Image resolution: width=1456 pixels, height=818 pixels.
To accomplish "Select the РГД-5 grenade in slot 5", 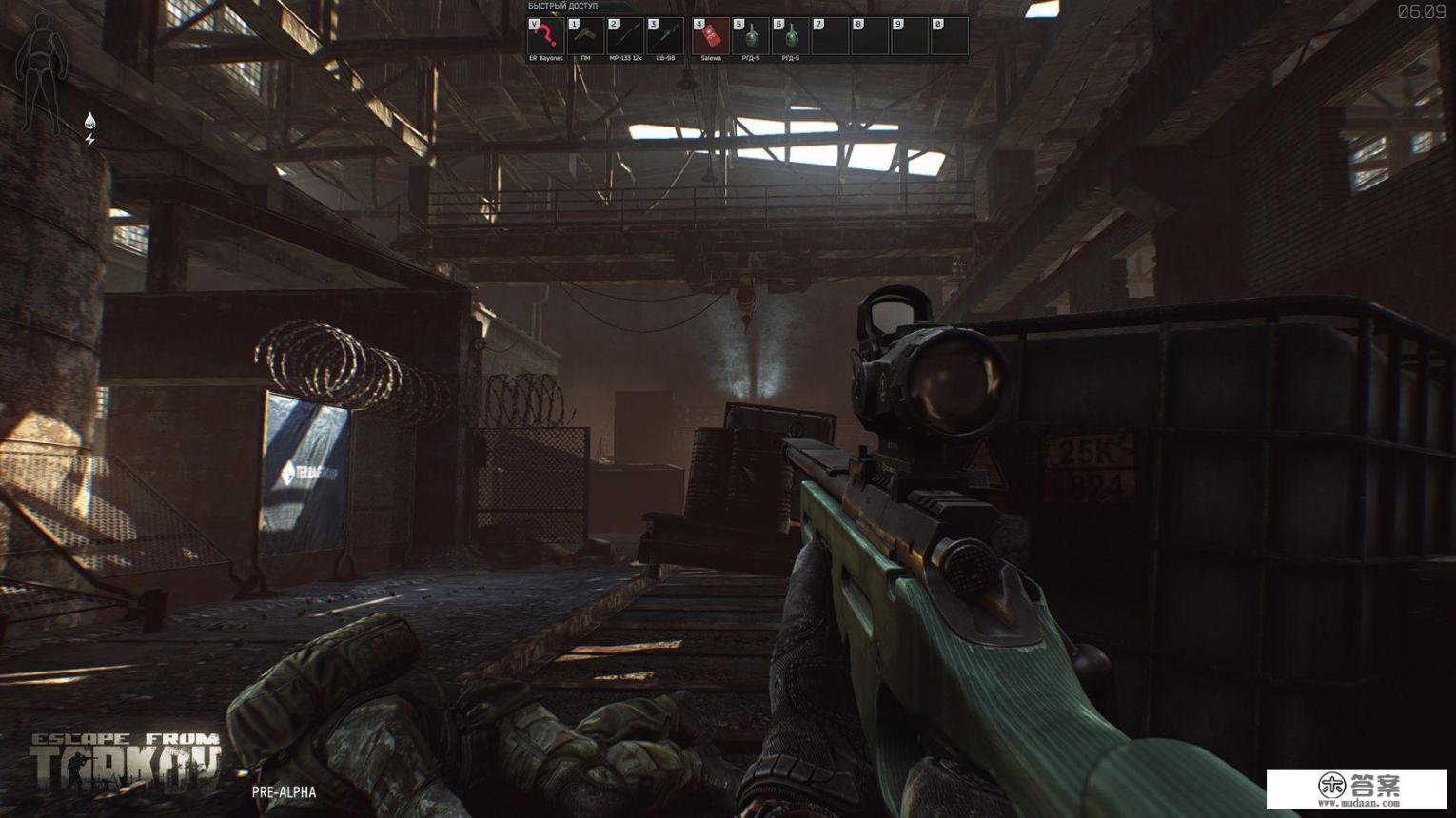I will click(x=751, y=36).
